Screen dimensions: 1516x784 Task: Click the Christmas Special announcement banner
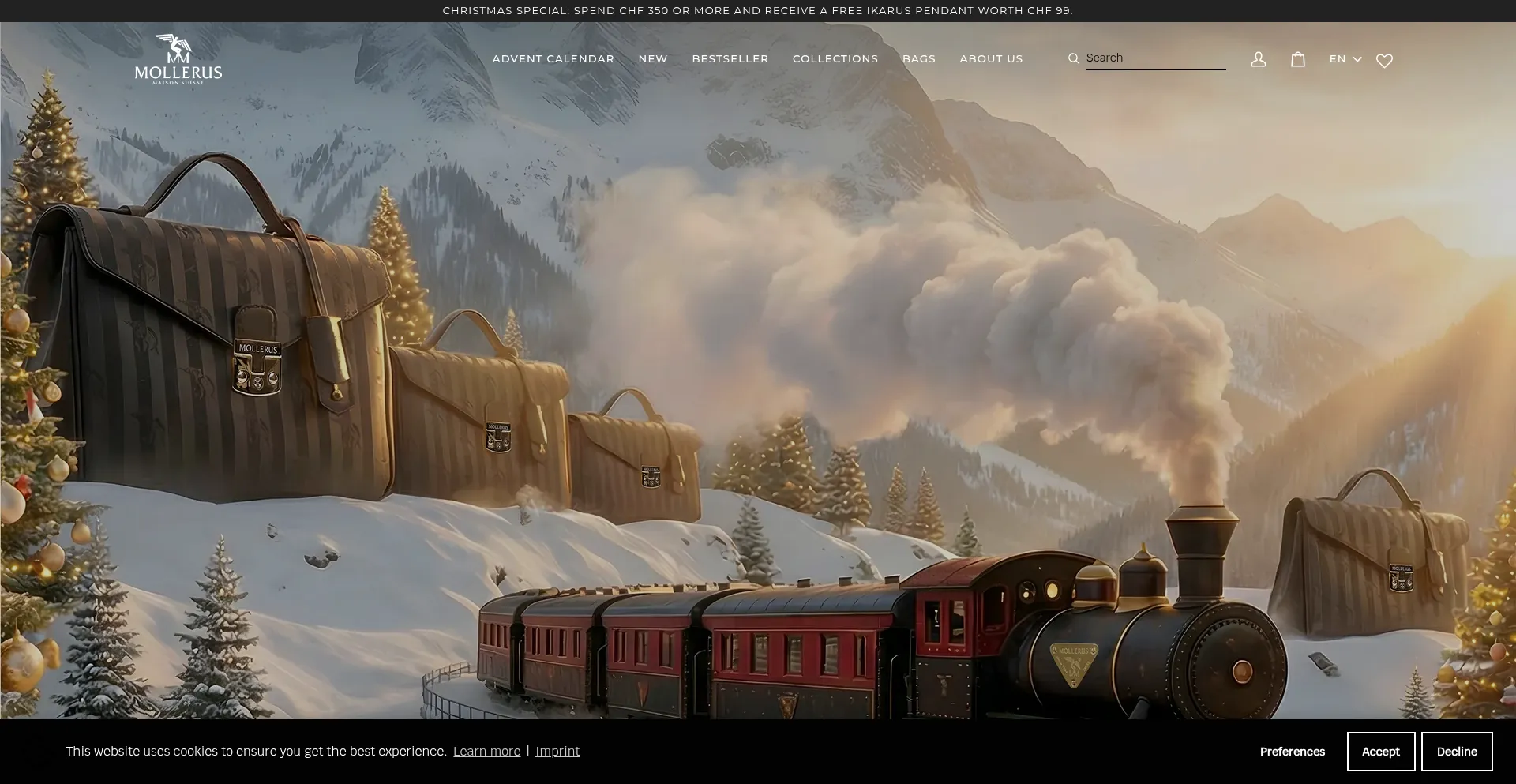[x=757, y=11]
